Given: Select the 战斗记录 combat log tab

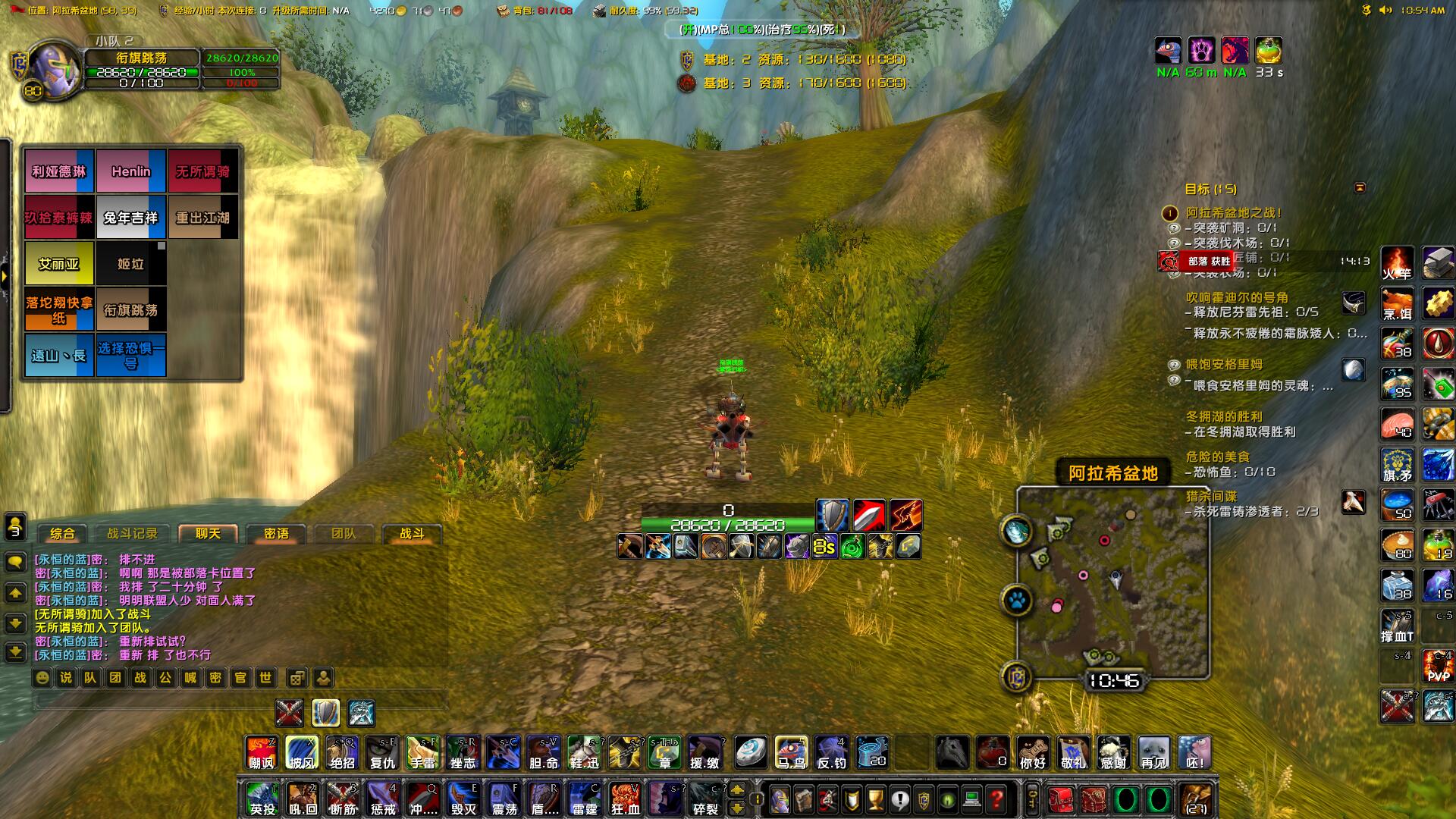Looking at the screenshot, I should (132, 534).
